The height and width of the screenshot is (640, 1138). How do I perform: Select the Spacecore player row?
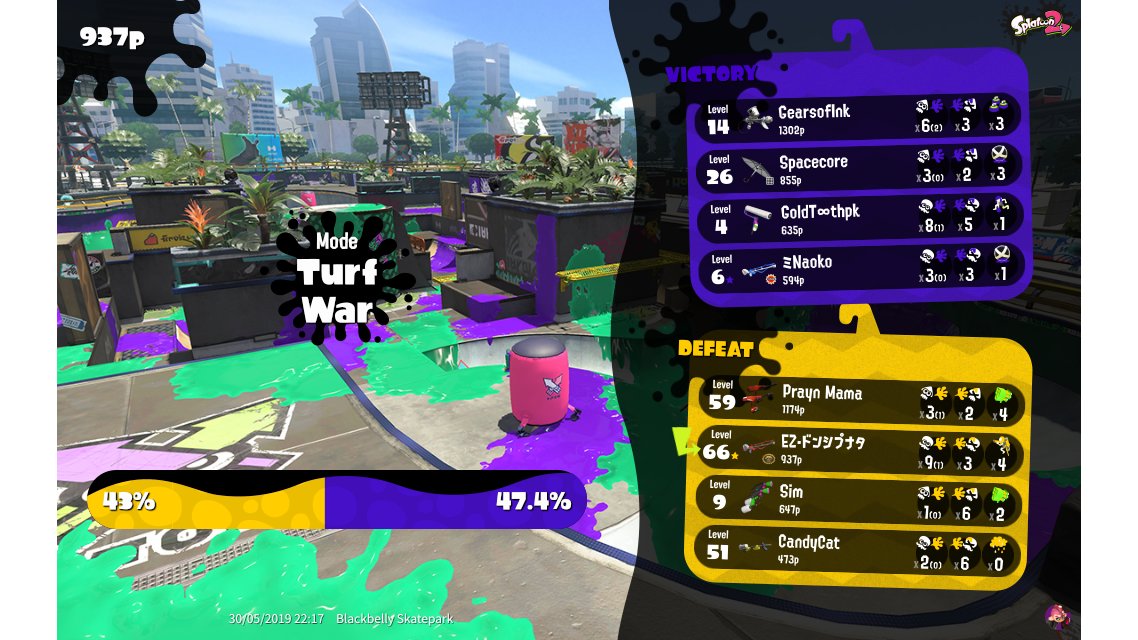[x=858, y=168]
